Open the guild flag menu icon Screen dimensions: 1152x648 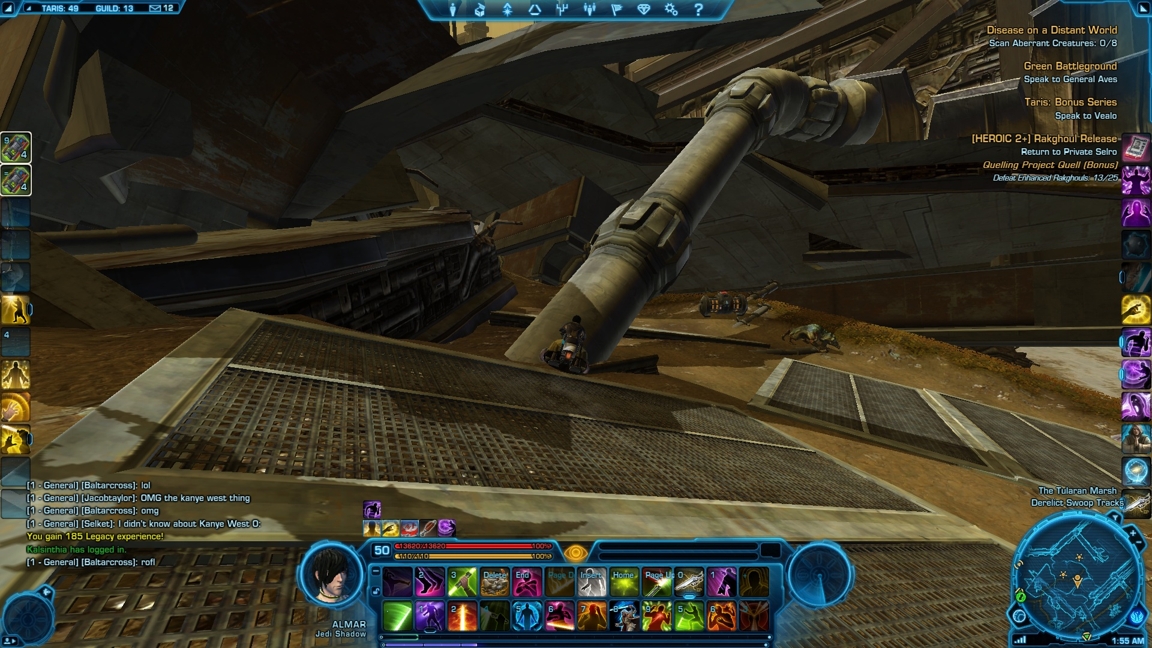617,9
